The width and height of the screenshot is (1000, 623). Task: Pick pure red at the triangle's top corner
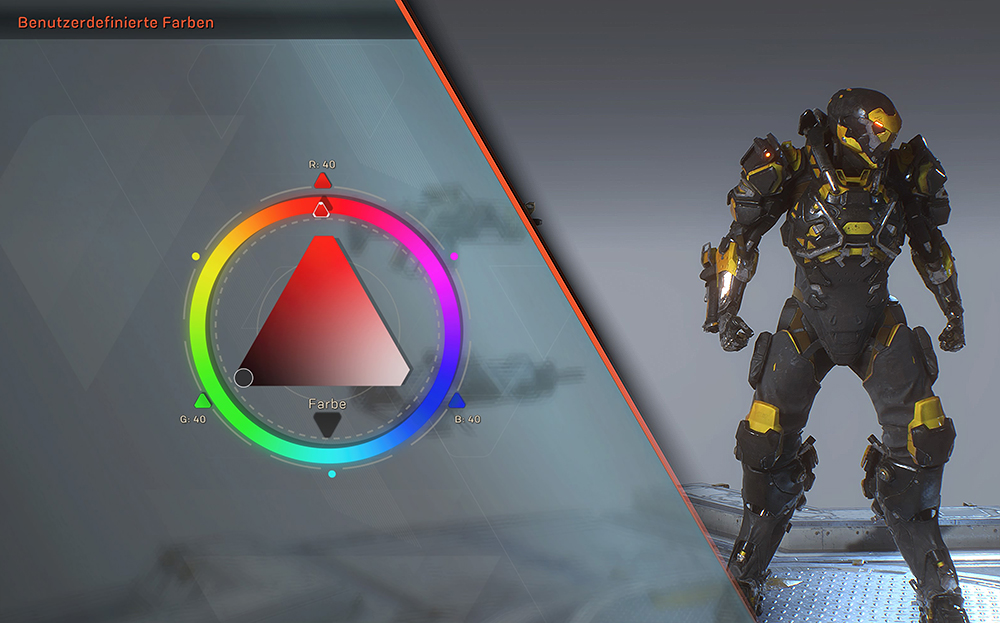tap(324, 245)
